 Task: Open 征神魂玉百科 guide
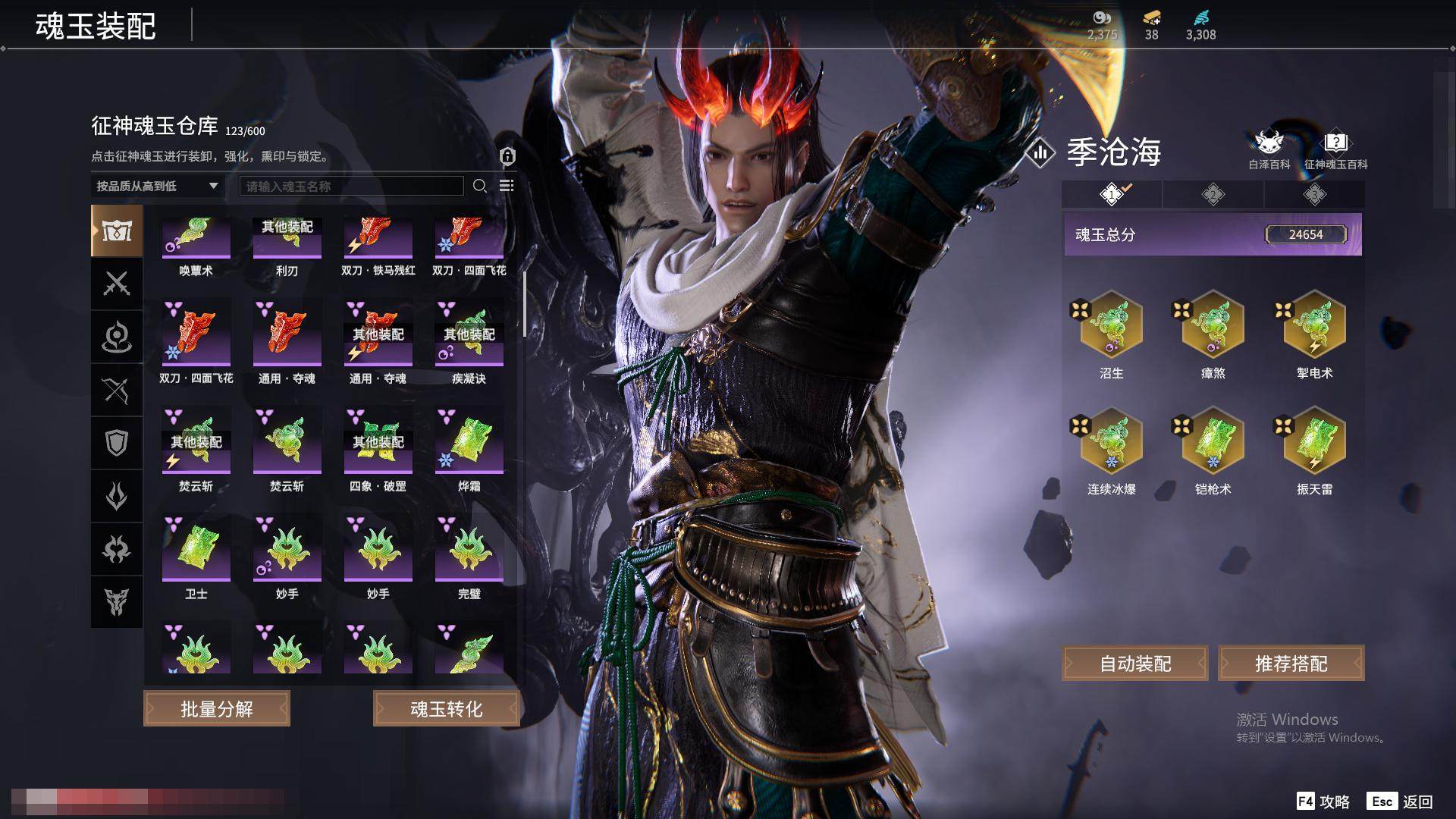1335,149
